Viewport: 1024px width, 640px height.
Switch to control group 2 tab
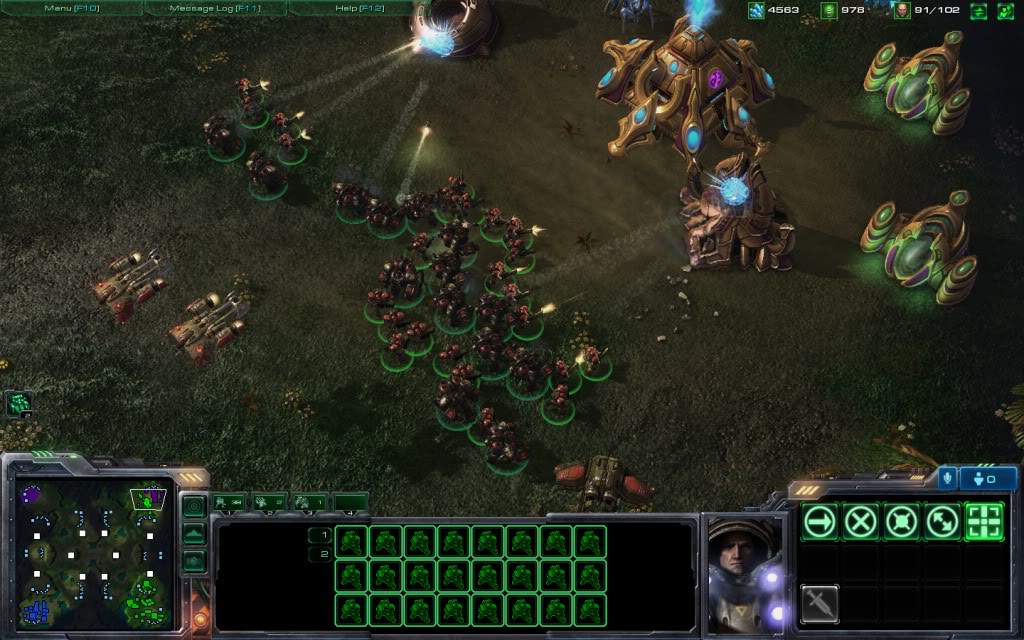coord(269,502)
